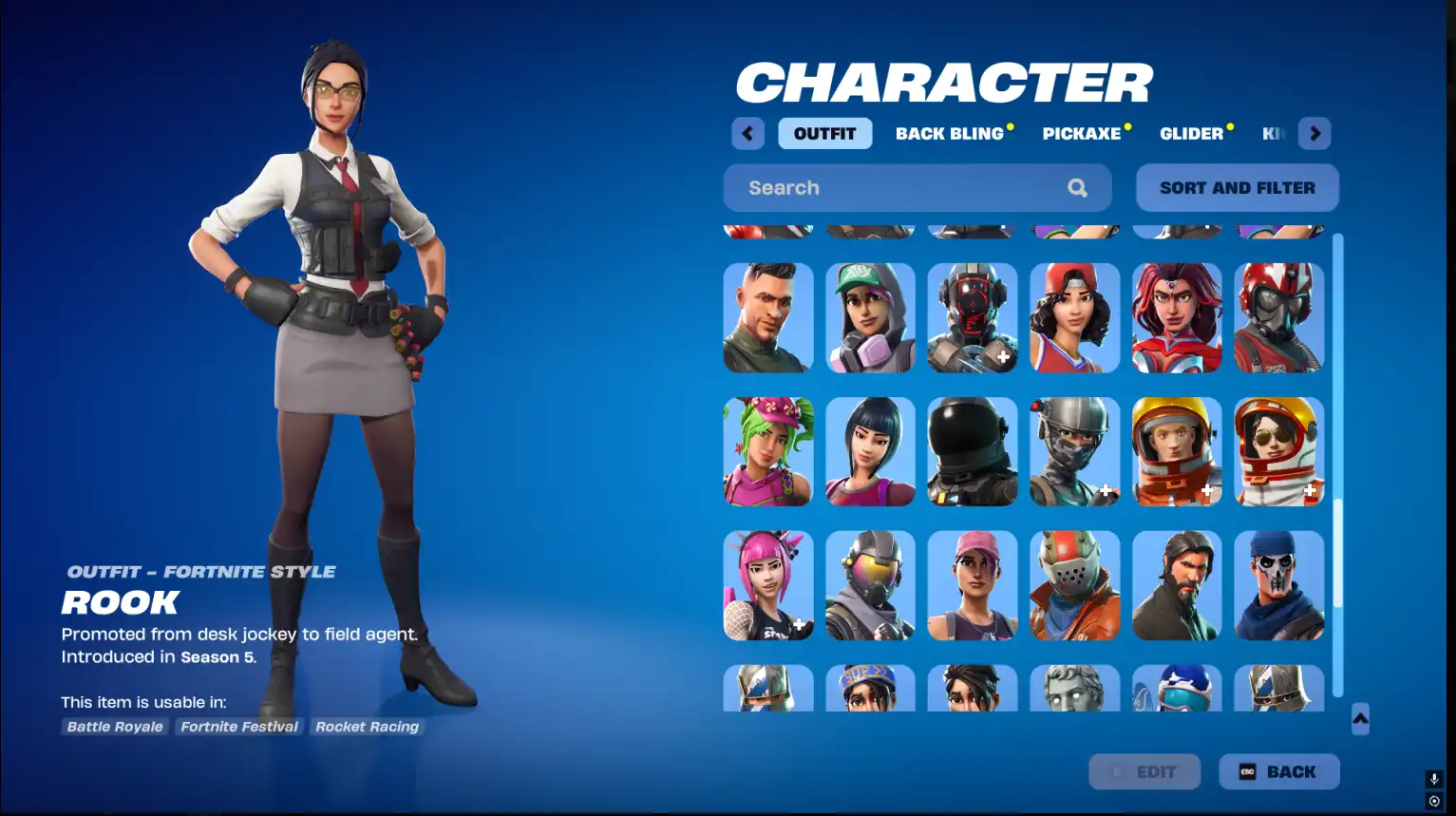Open Sort and Filter options
Viewport: 1456px width, 816px height.
[x=1237, y=188]
